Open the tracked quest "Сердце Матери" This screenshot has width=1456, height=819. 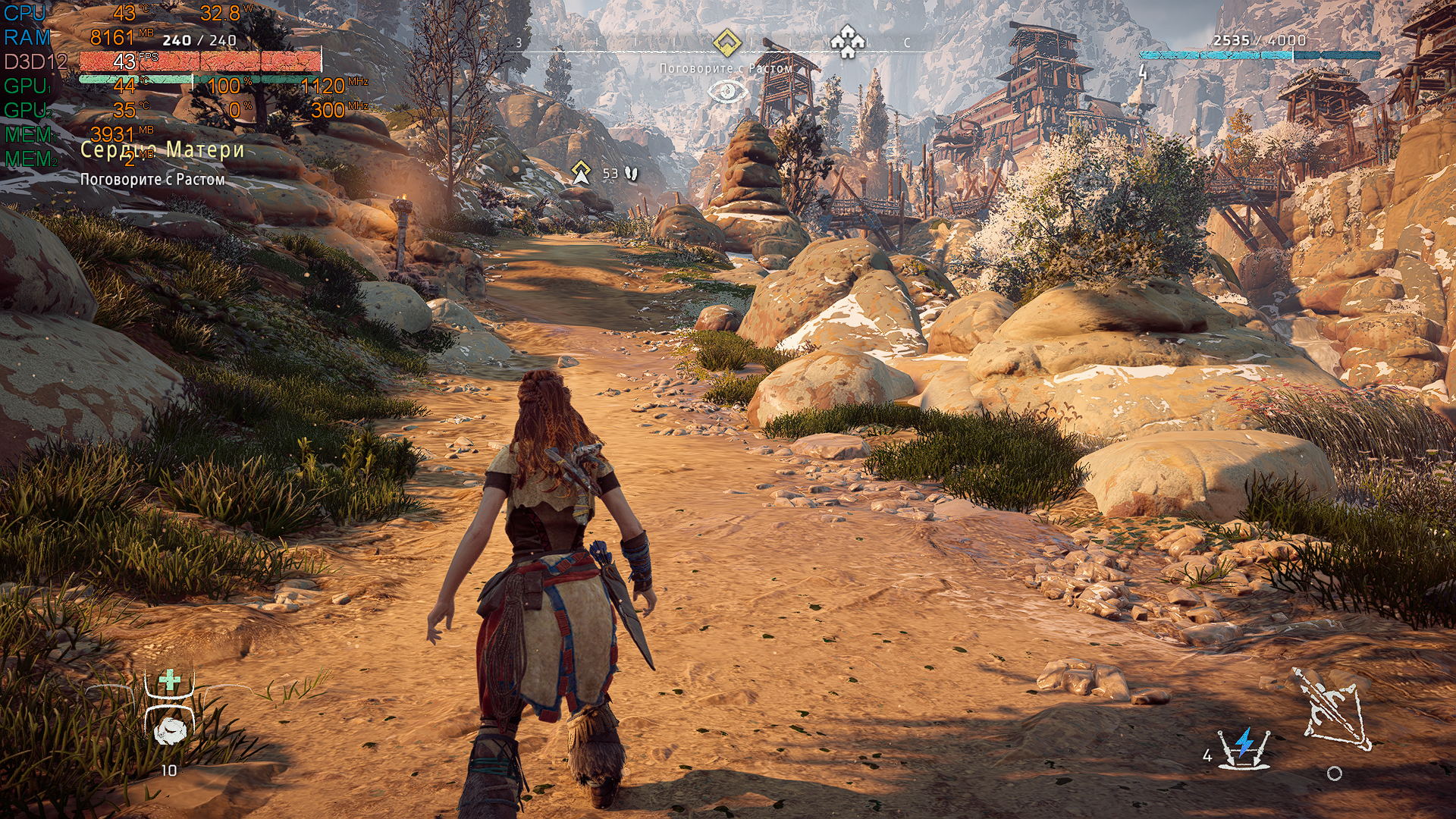pos(162,149)
